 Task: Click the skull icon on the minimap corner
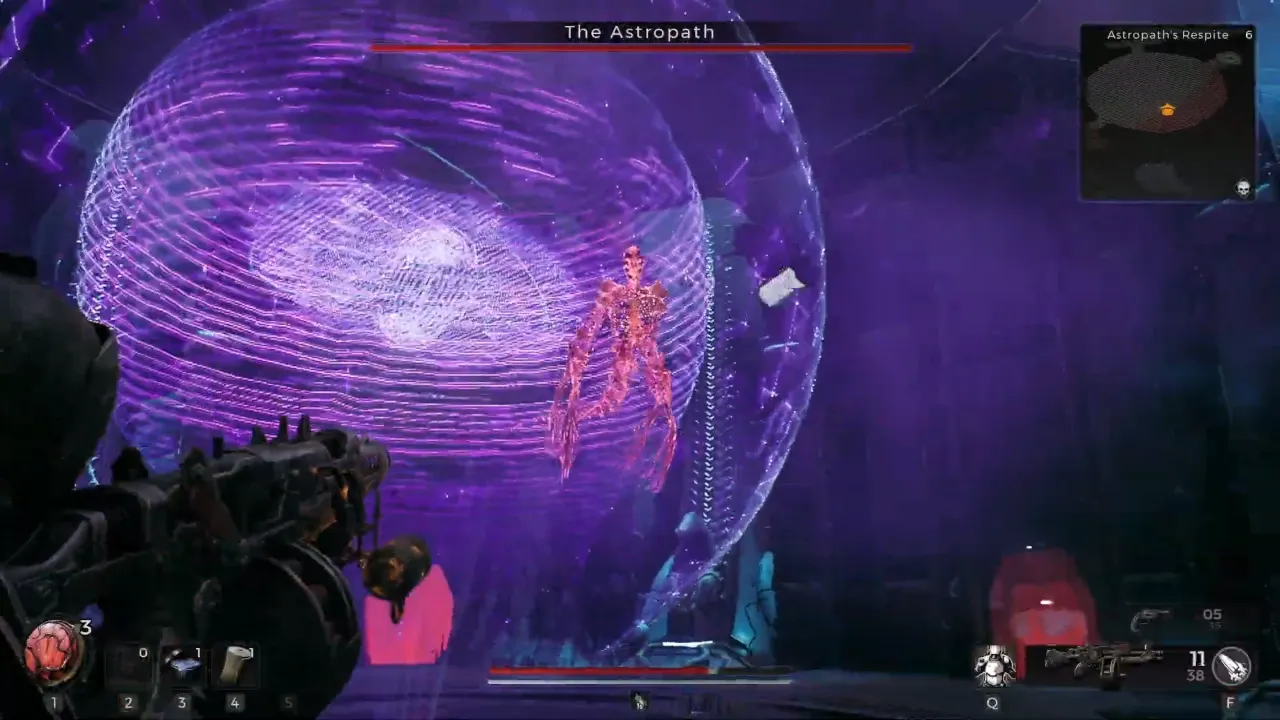[1242, 188]
